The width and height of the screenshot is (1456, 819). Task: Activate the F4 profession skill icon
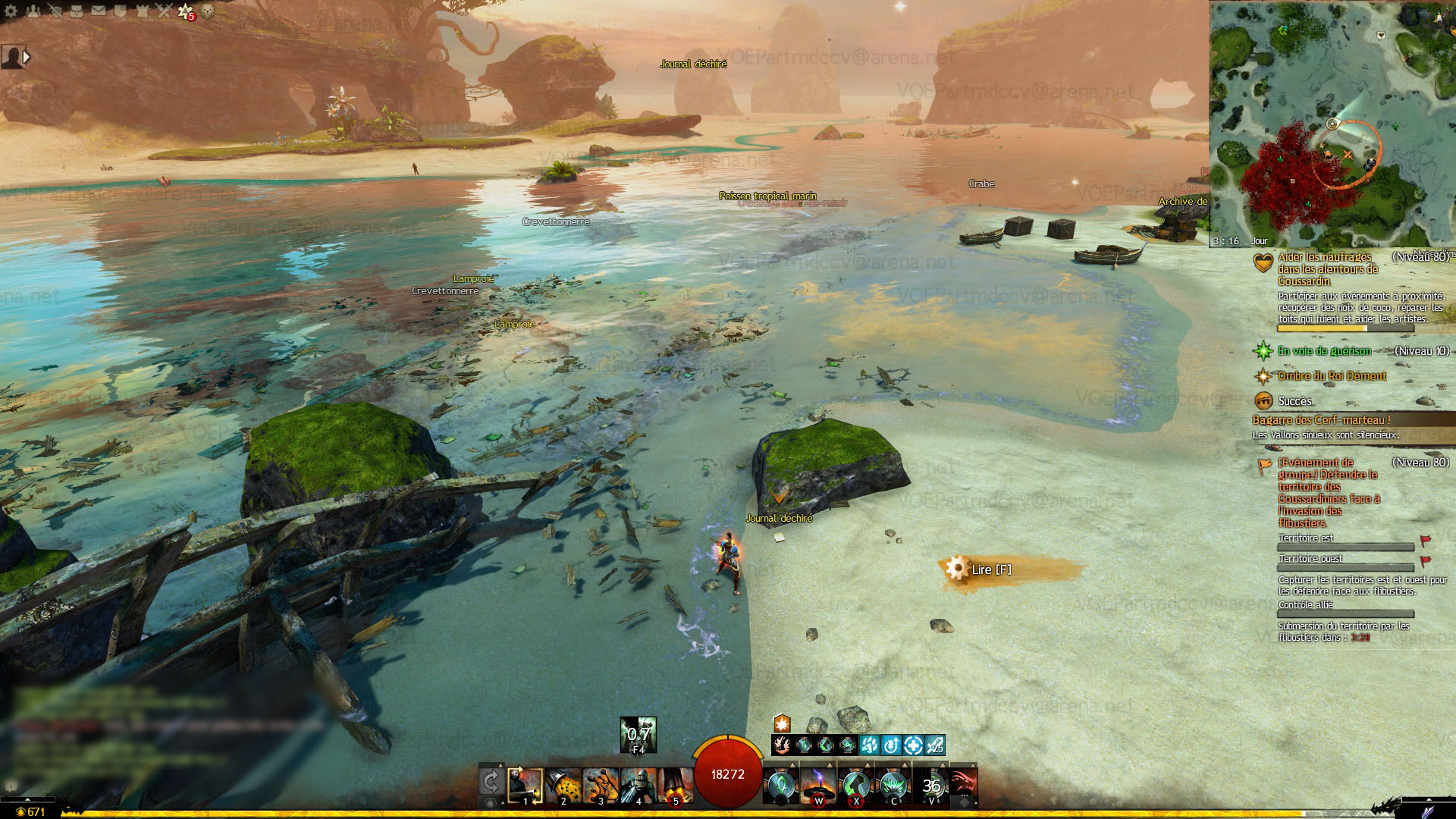tap(638, 734)
